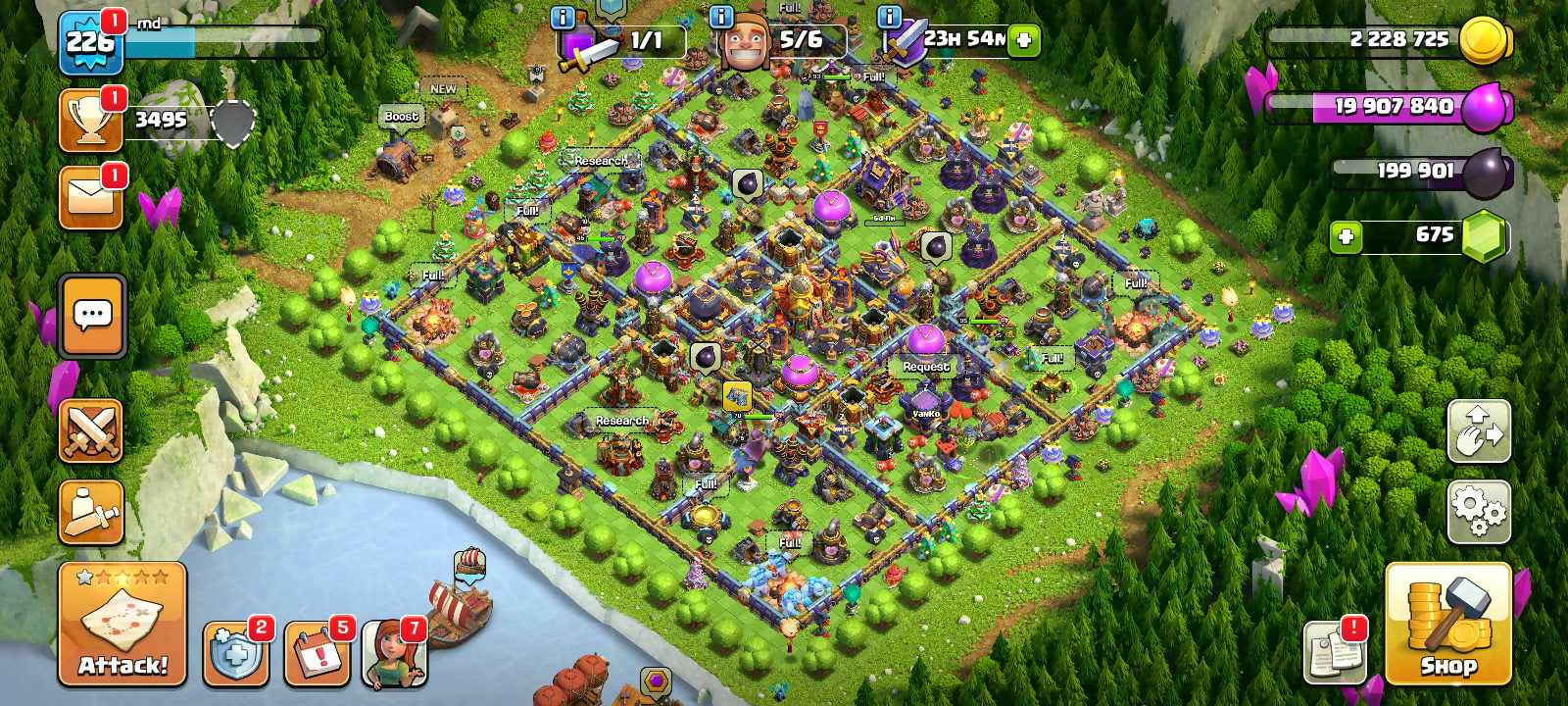Open the mail inbox
The width and height of the screenshot is (1568, 706).
tap(91, 196)
